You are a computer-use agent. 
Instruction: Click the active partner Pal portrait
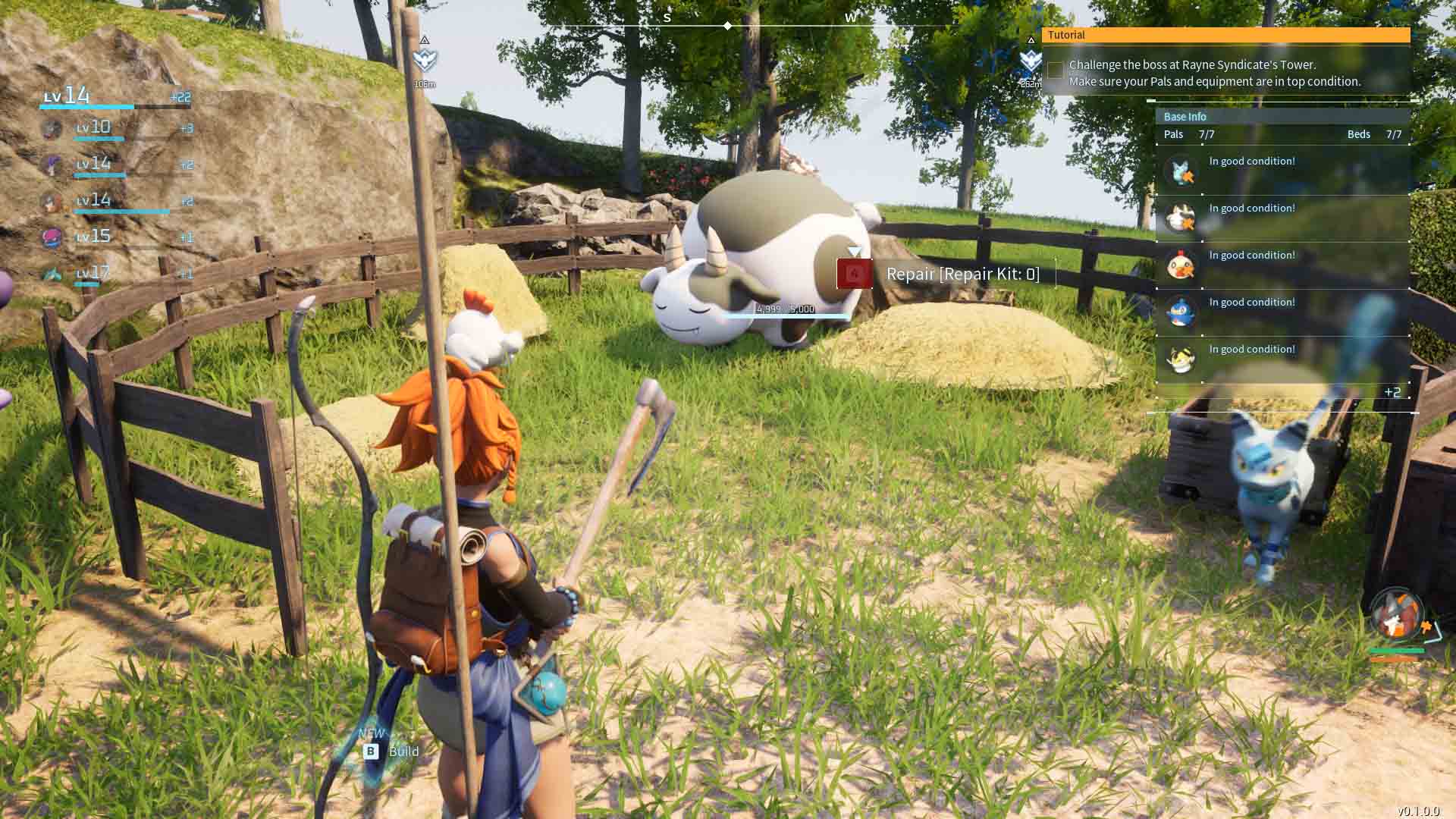click(1397, 614)
